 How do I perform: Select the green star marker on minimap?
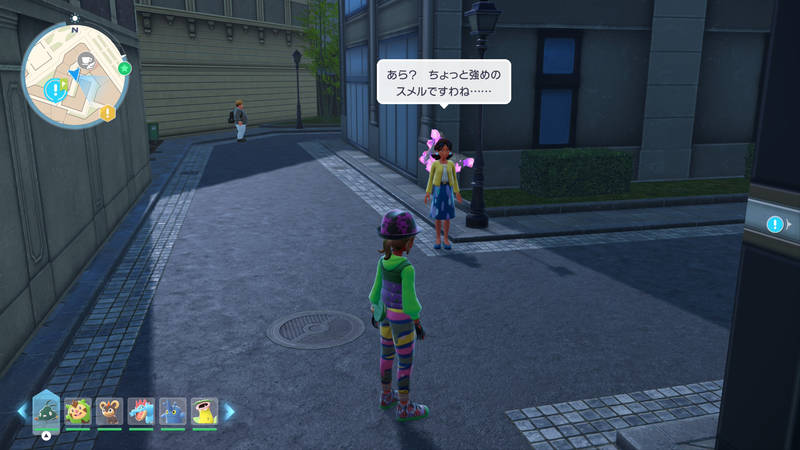(x=124, y=68)
